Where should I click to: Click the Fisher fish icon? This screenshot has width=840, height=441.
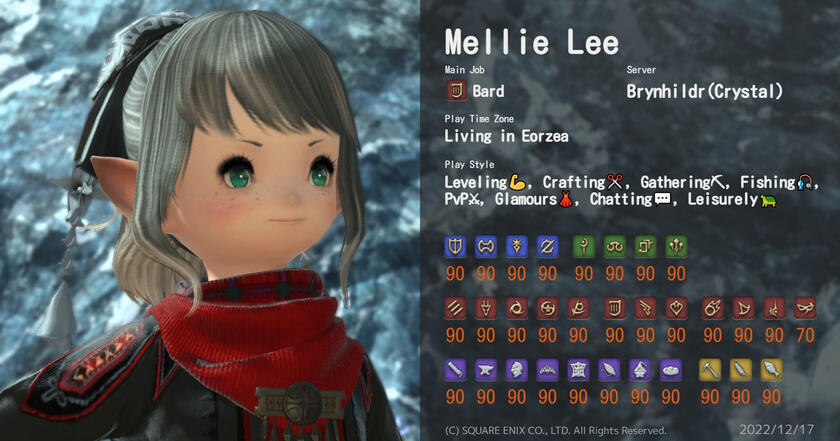pos(773,370)
